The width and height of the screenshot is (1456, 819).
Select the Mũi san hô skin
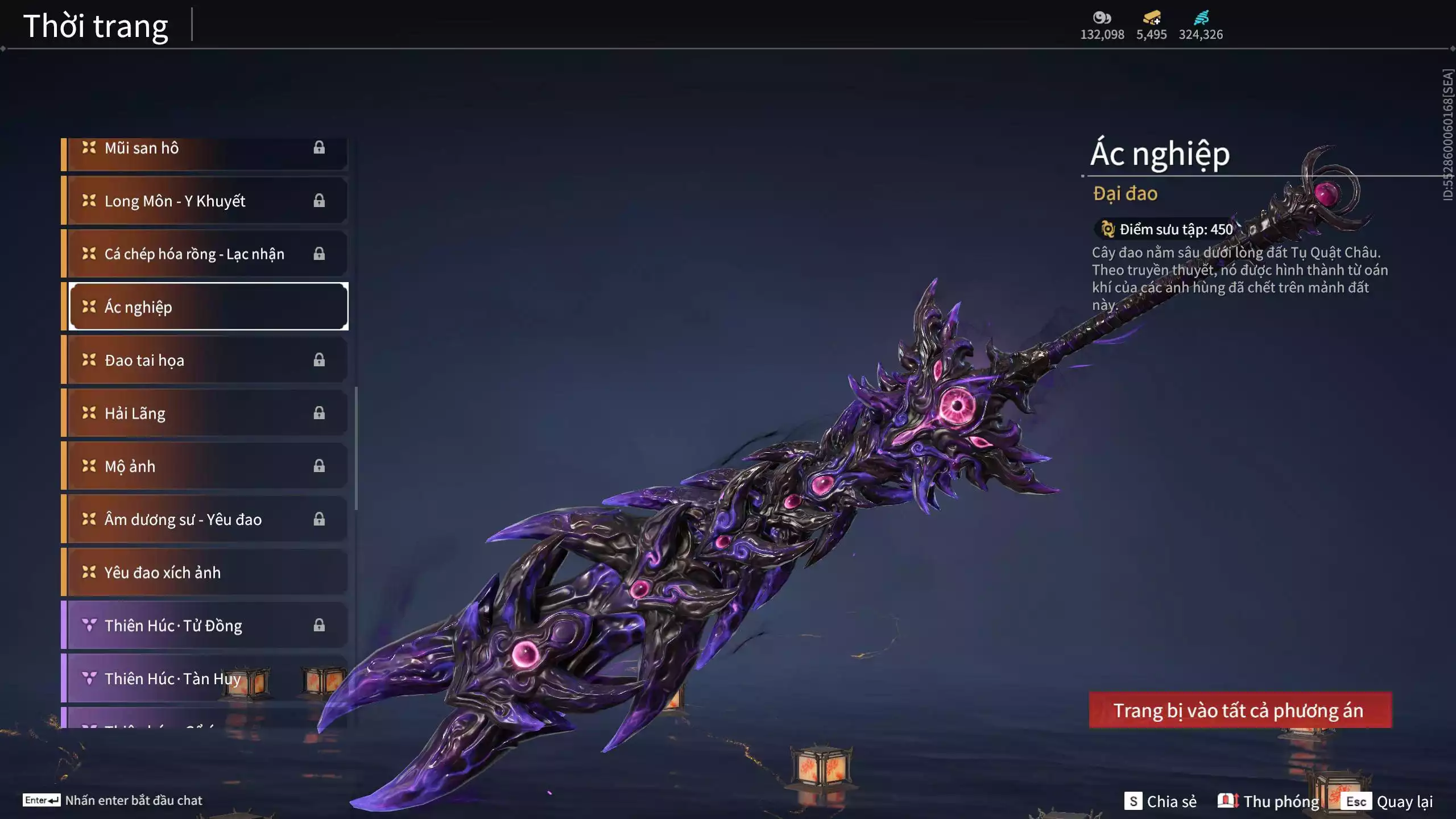[x=205, y=149]
